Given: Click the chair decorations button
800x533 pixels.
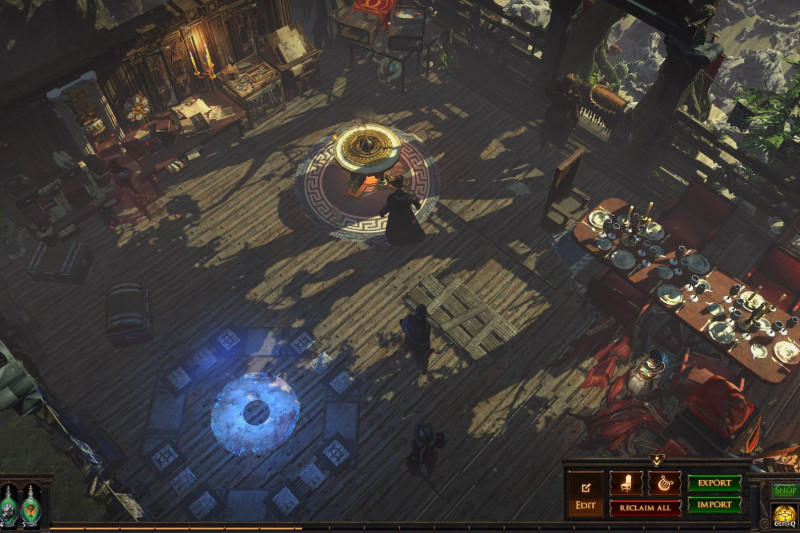Looking at the screenshot, I should [x=627, y=484].
